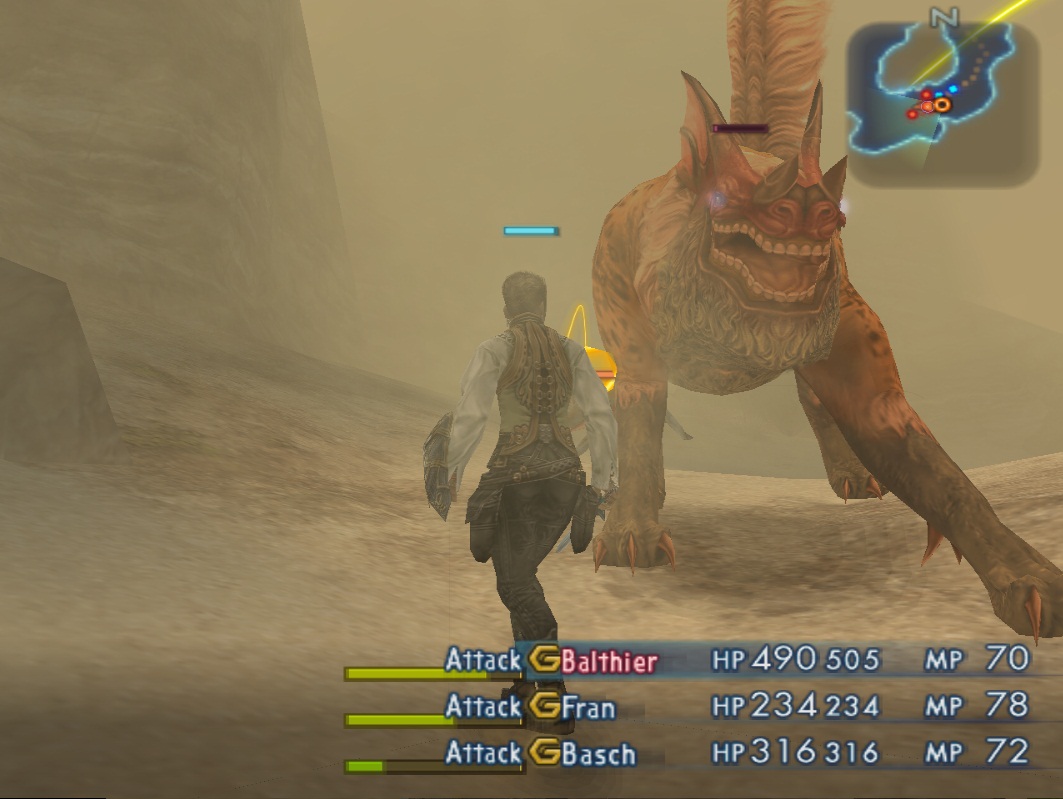The image size is (1063, 799).
Task: Select Fran in the party list
Action: [x=588, y=707]
